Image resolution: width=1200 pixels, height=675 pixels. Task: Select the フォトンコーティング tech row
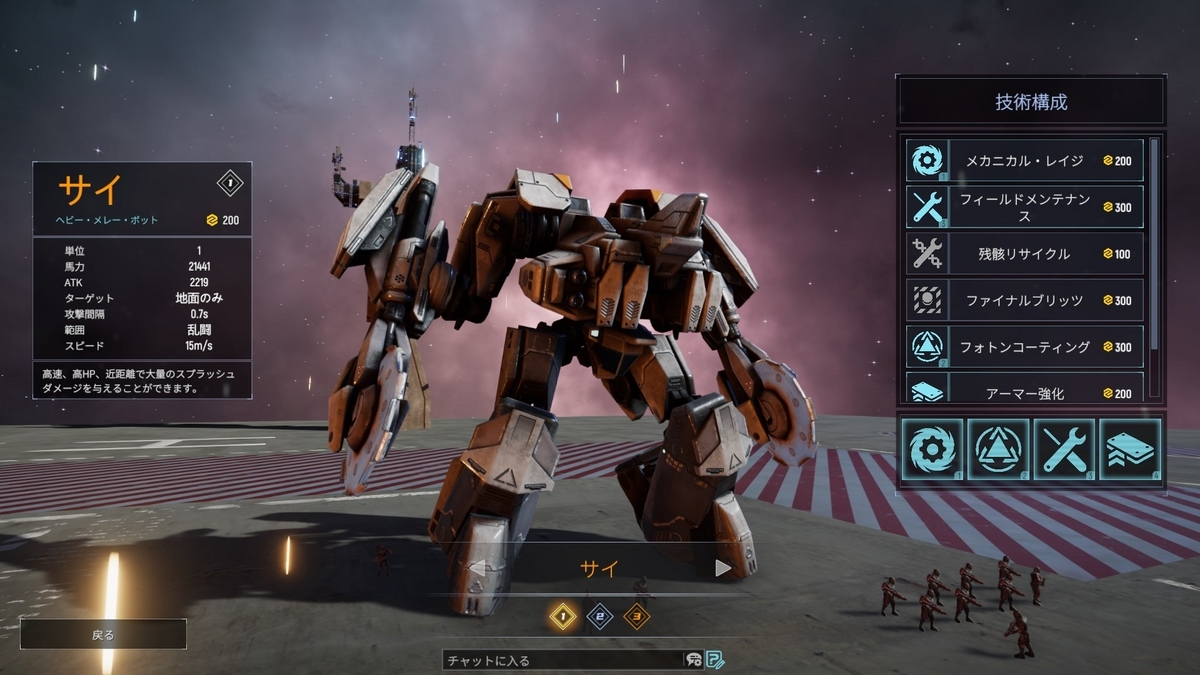pos(1025,347)
